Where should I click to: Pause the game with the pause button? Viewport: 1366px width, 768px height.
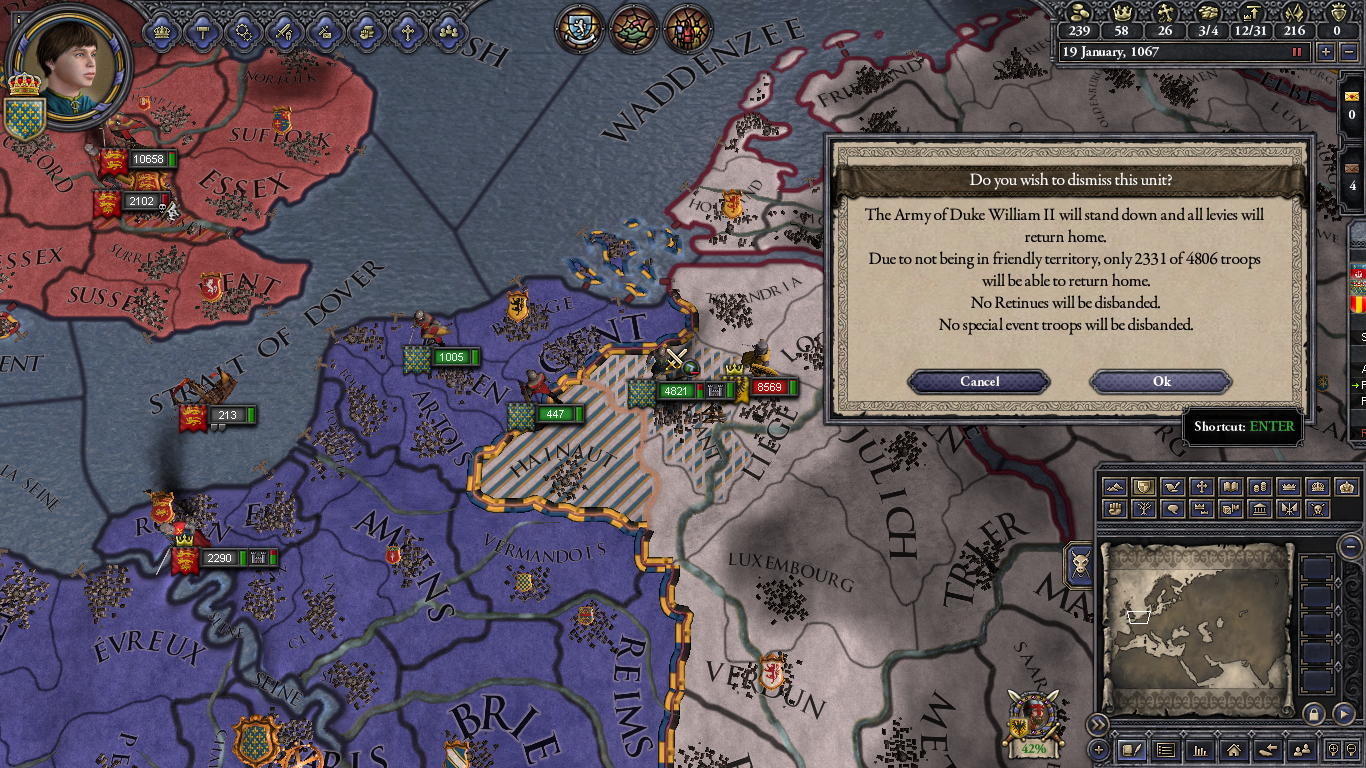(1297, 51)
